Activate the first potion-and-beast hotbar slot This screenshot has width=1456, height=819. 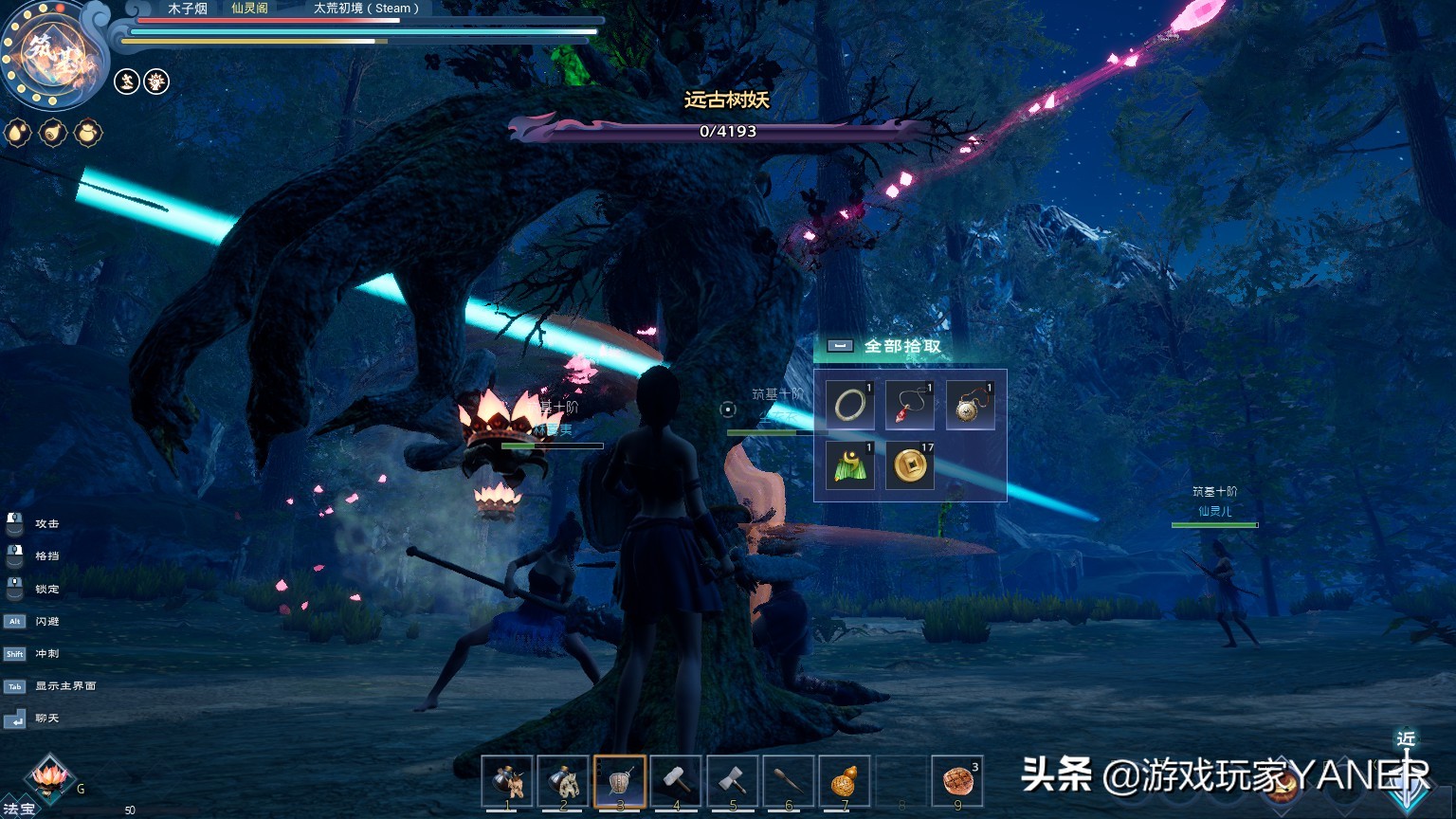tap(507, 781)
